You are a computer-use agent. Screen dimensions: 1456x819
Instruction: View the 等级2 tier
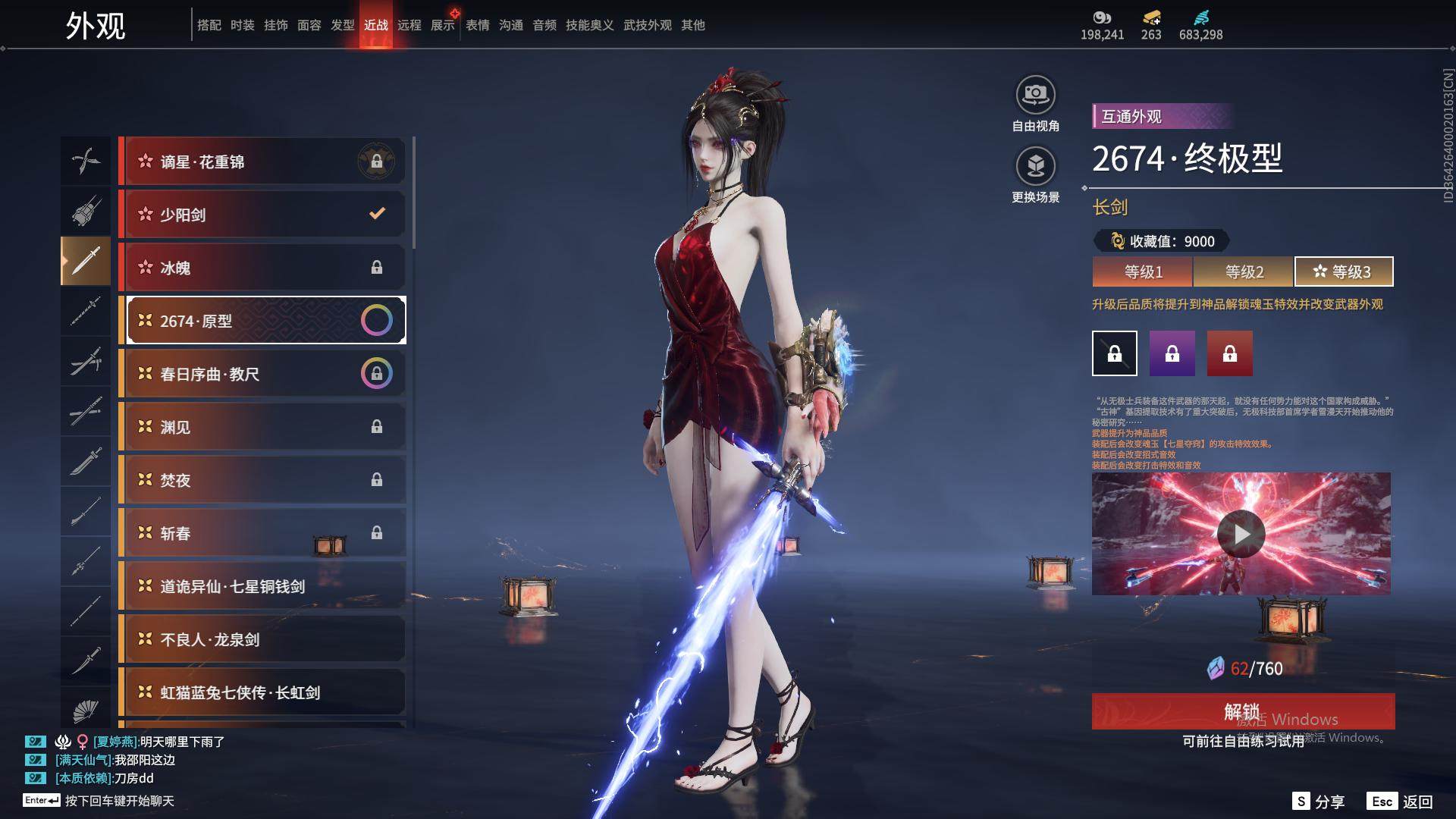1244,271
